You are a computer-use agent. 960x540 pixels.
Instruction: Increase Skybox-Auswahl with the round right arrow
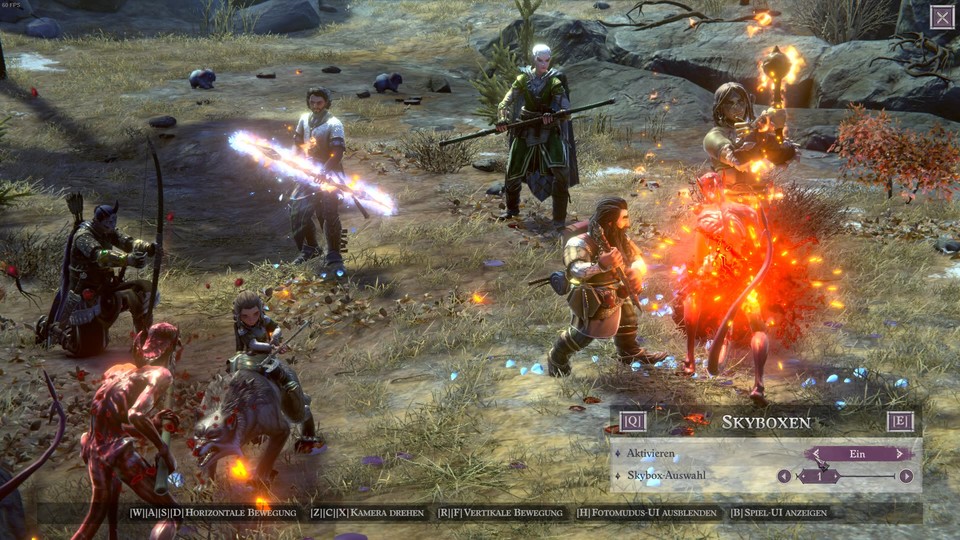pos(906,476)
